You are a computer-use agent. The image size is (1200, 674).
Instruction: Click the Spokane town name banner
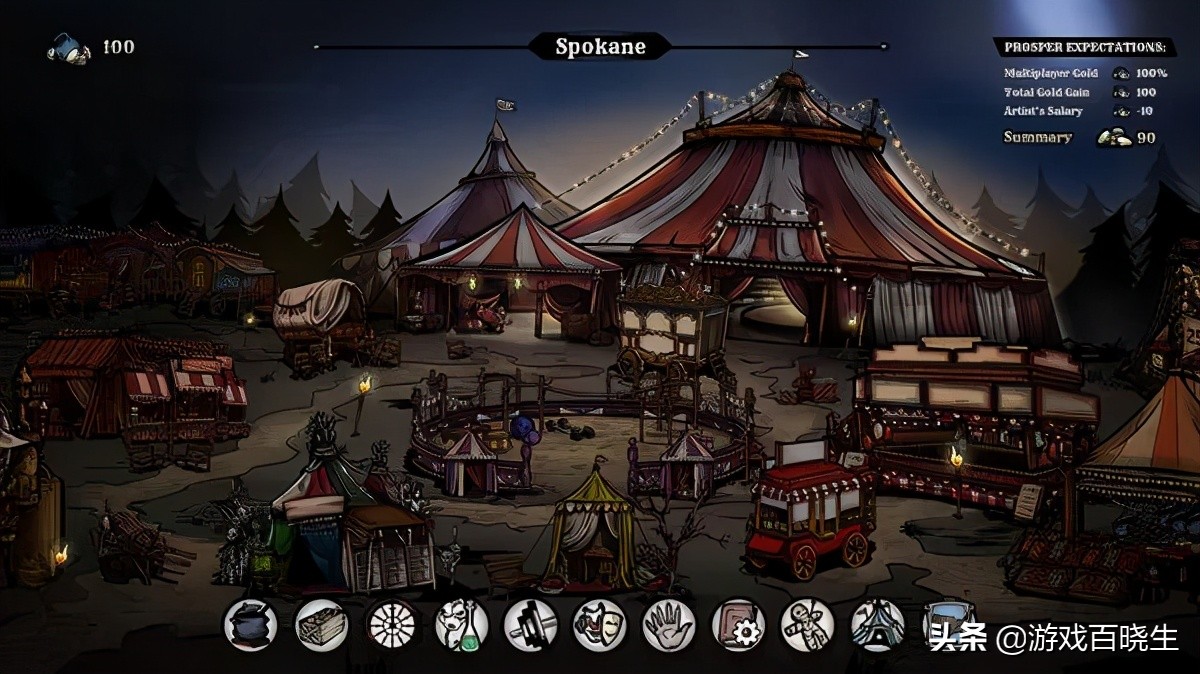pyautogui.click(x=600, y=46)
